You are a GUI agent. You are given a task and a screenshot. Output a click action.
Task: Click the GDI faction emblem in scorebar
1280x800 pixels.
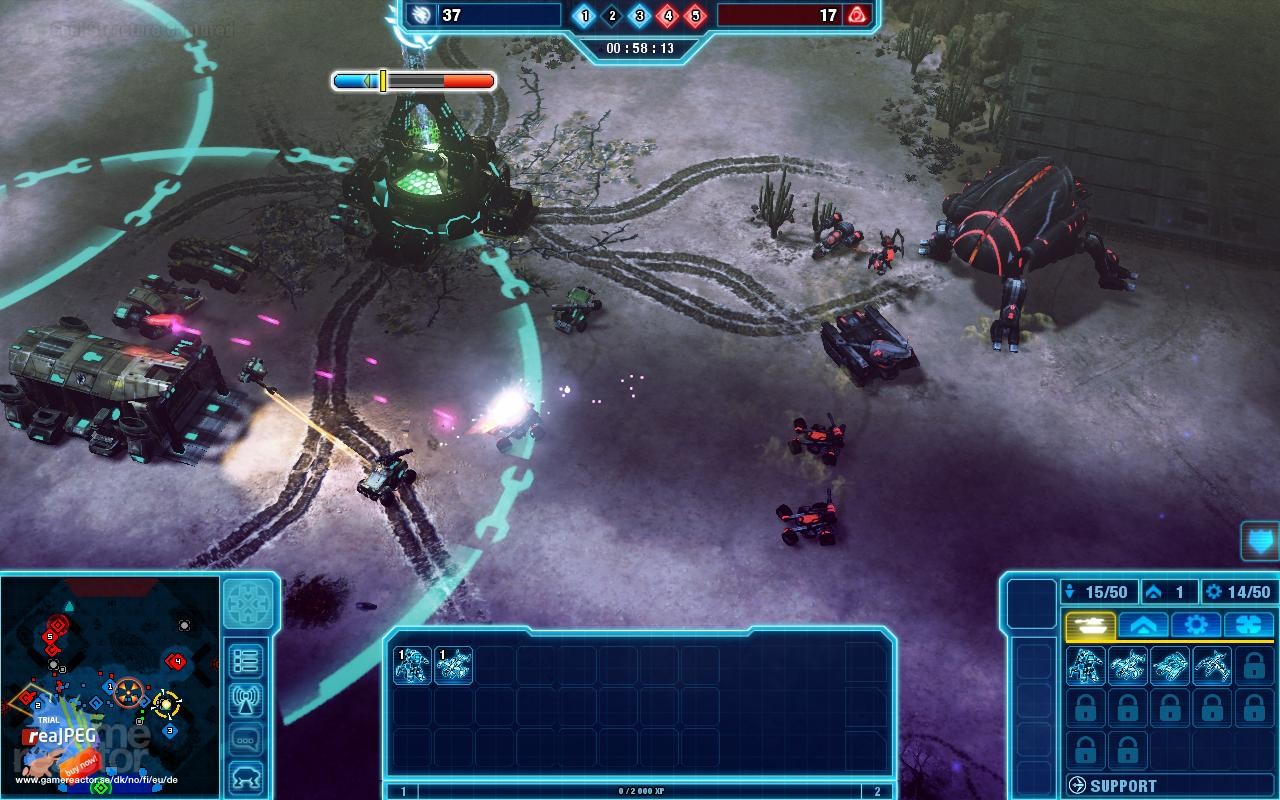coord(421,16)
